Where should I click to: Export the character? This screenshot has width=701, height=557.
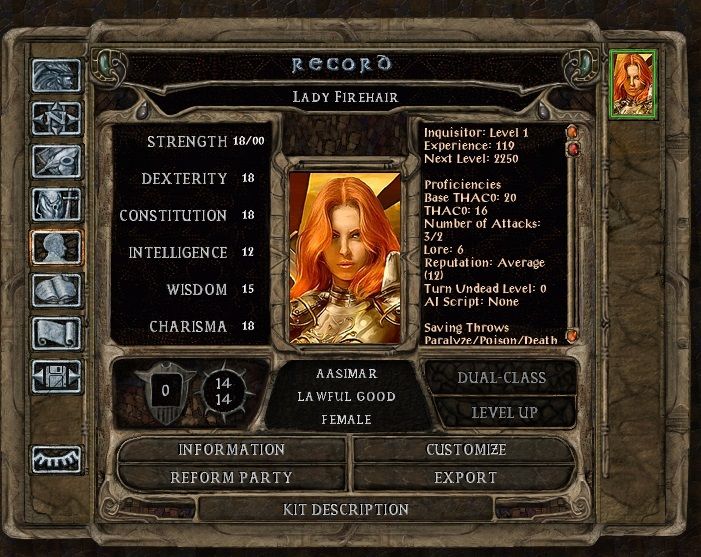466,478
